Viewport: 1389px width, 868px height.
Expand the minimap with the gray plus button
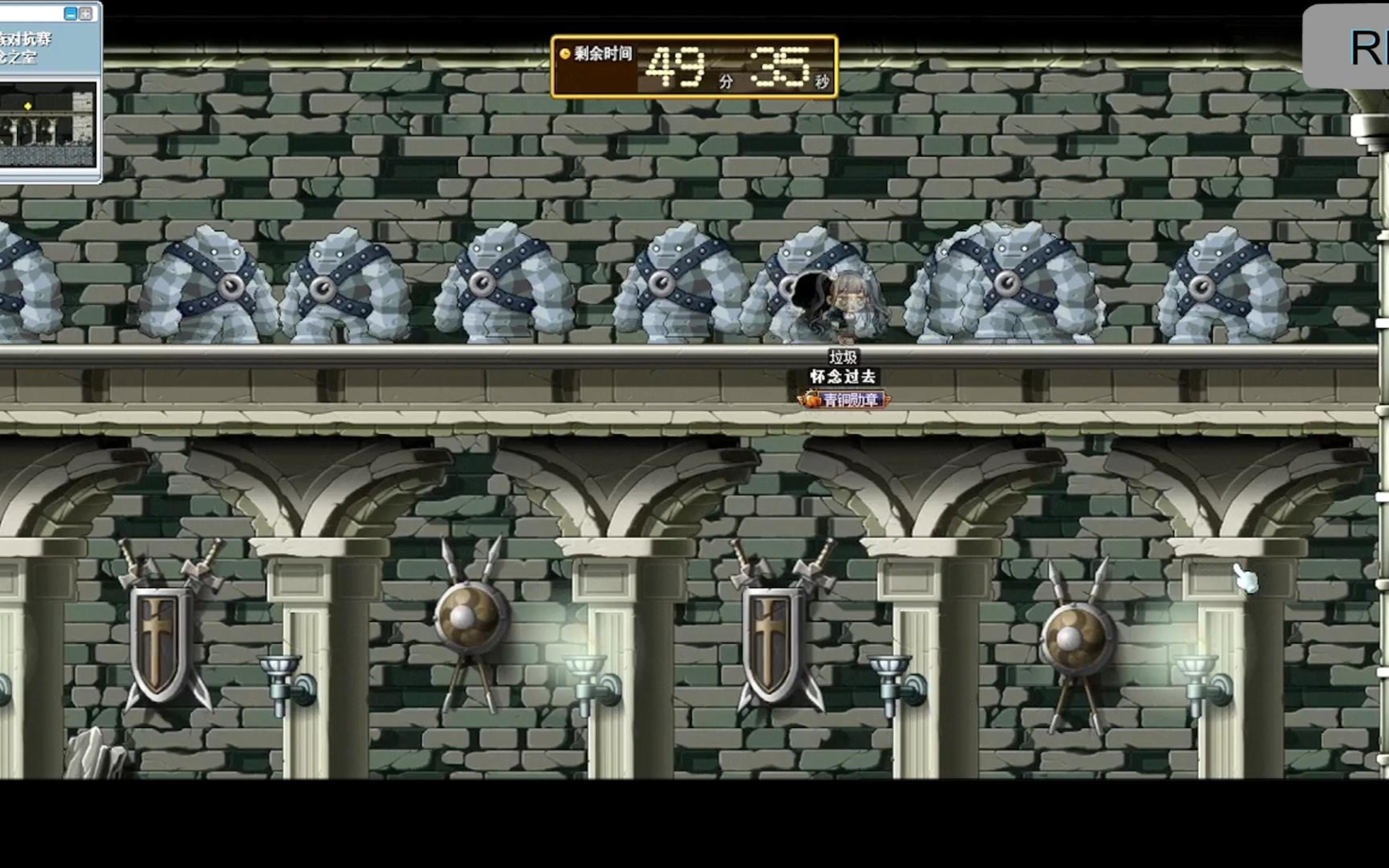point(86,14)
